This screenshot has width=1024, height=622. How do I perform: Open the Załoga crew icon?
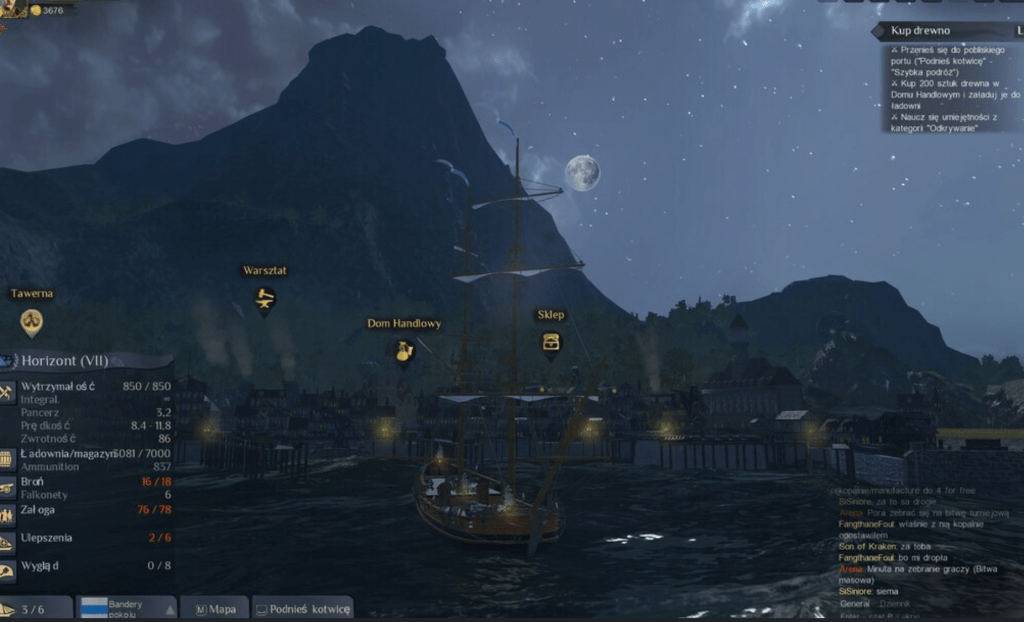[x=7, y=513]
